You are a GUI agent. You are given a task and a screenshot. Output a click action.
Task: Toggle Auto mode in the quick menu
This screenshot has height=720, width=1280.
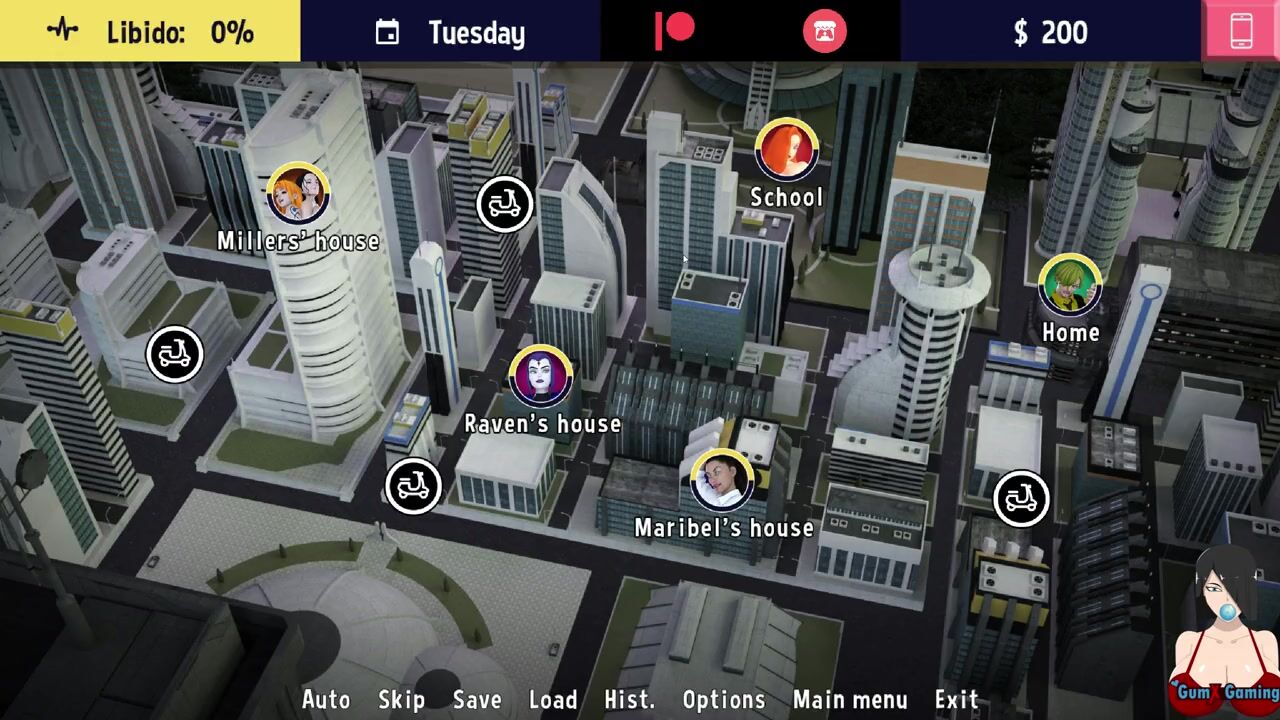[x=326, y=699]
